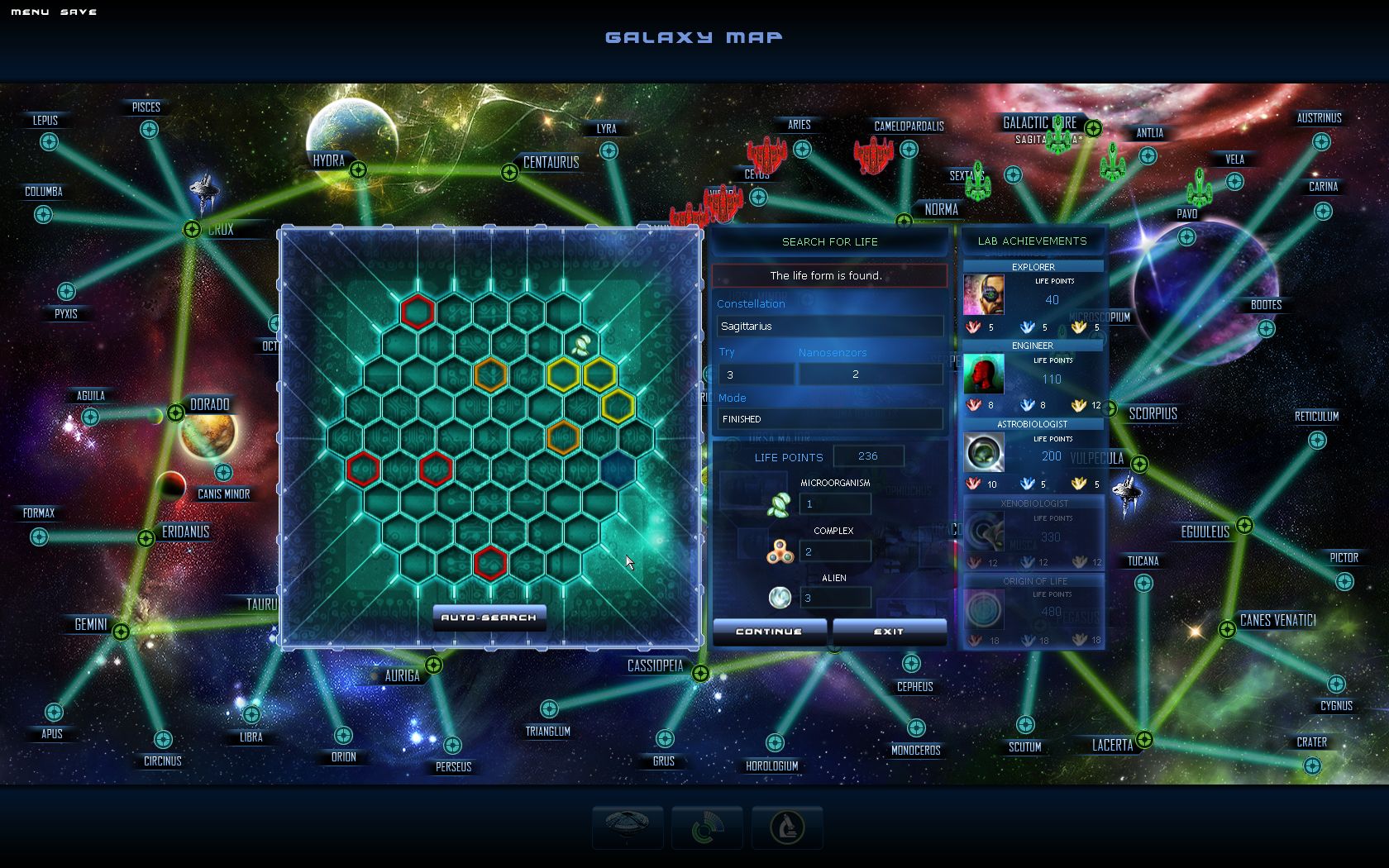Click the Explorer achievement portrait
1389x868 pixels.
click(983, 296)
